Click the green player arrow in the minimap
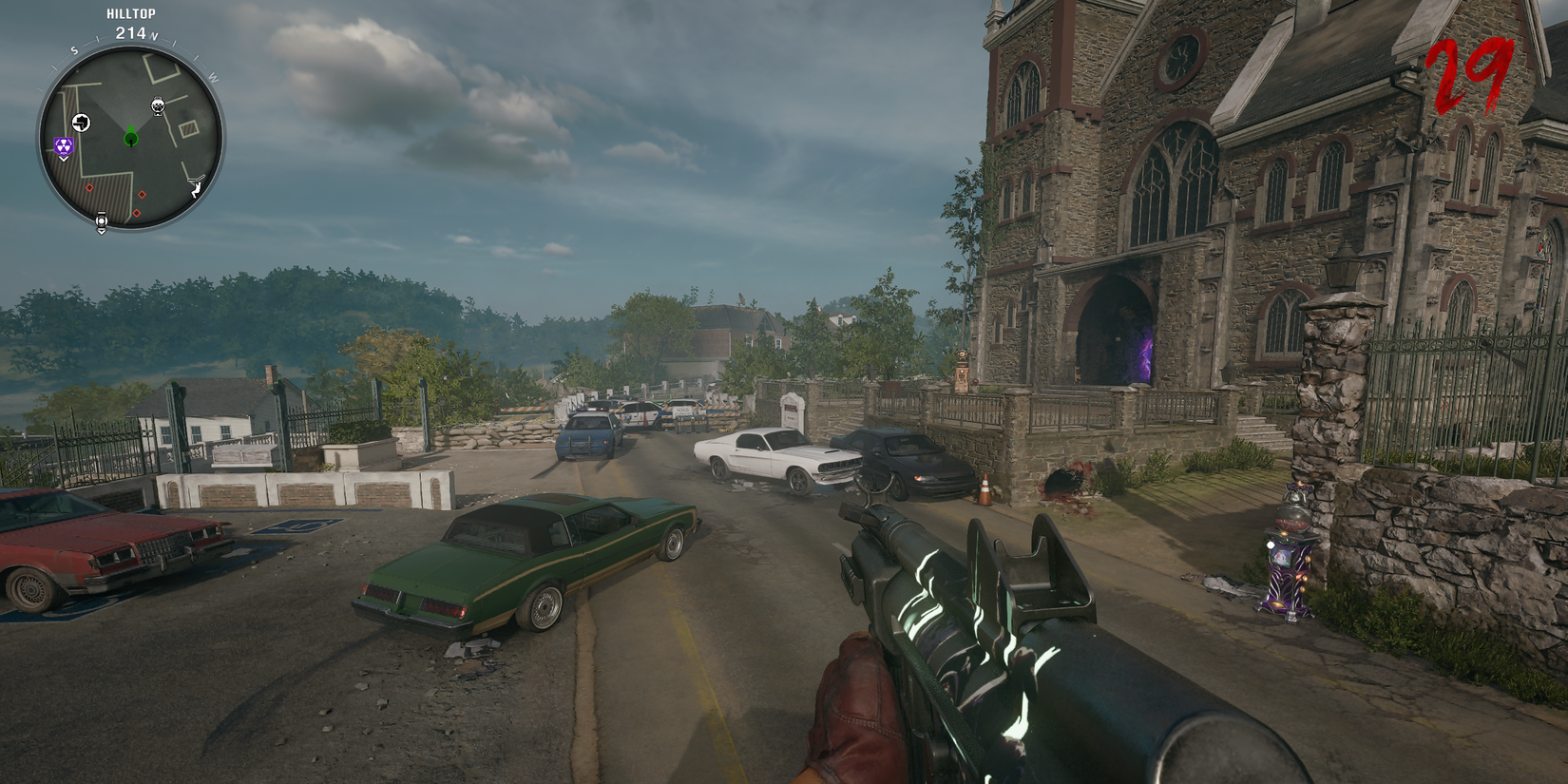This screenshot has width=1568, height=784. pos(130,137)
